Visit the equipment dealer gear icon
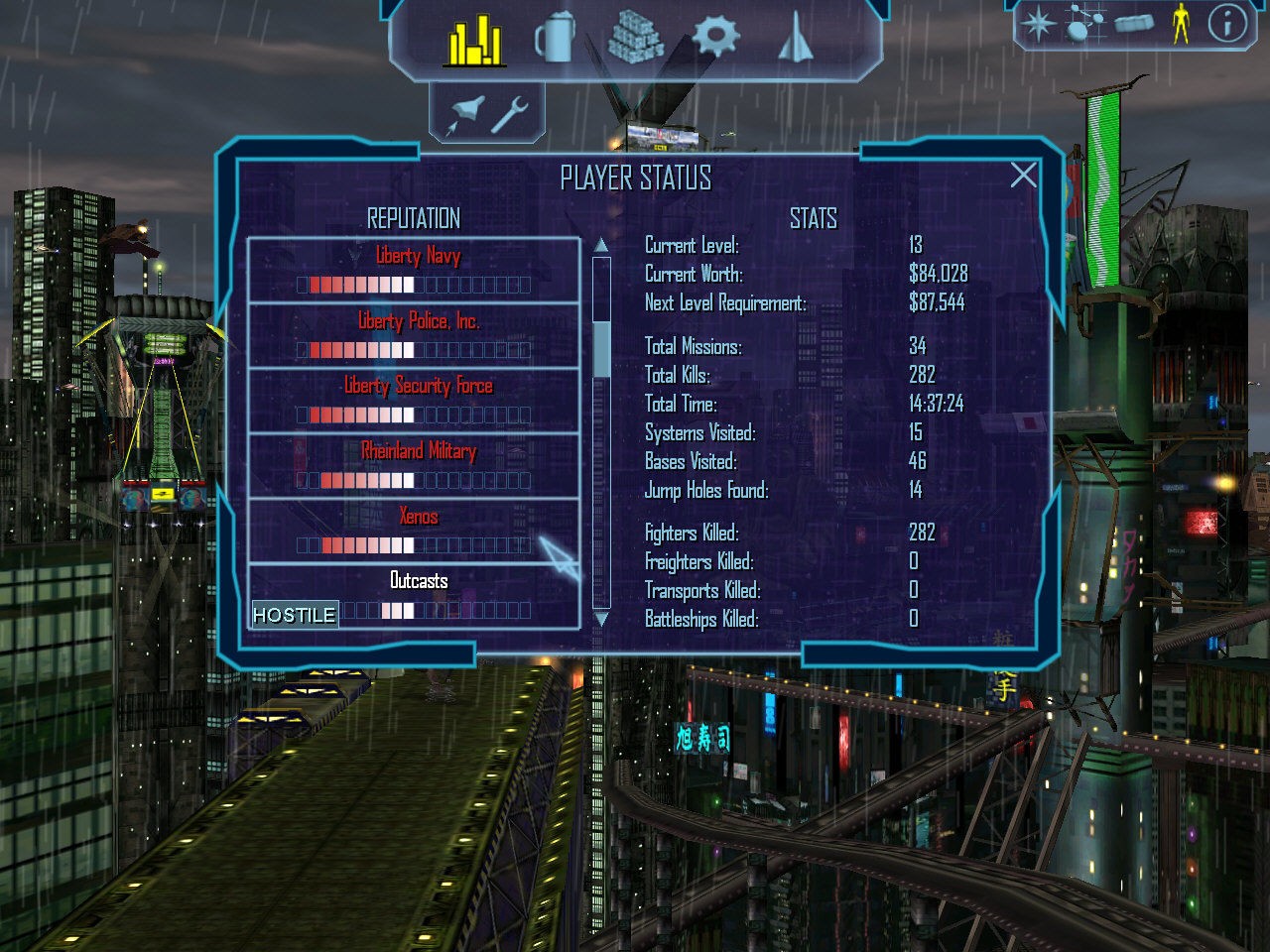This screenshot has width=1270, height=952. (x=715, y=38)
